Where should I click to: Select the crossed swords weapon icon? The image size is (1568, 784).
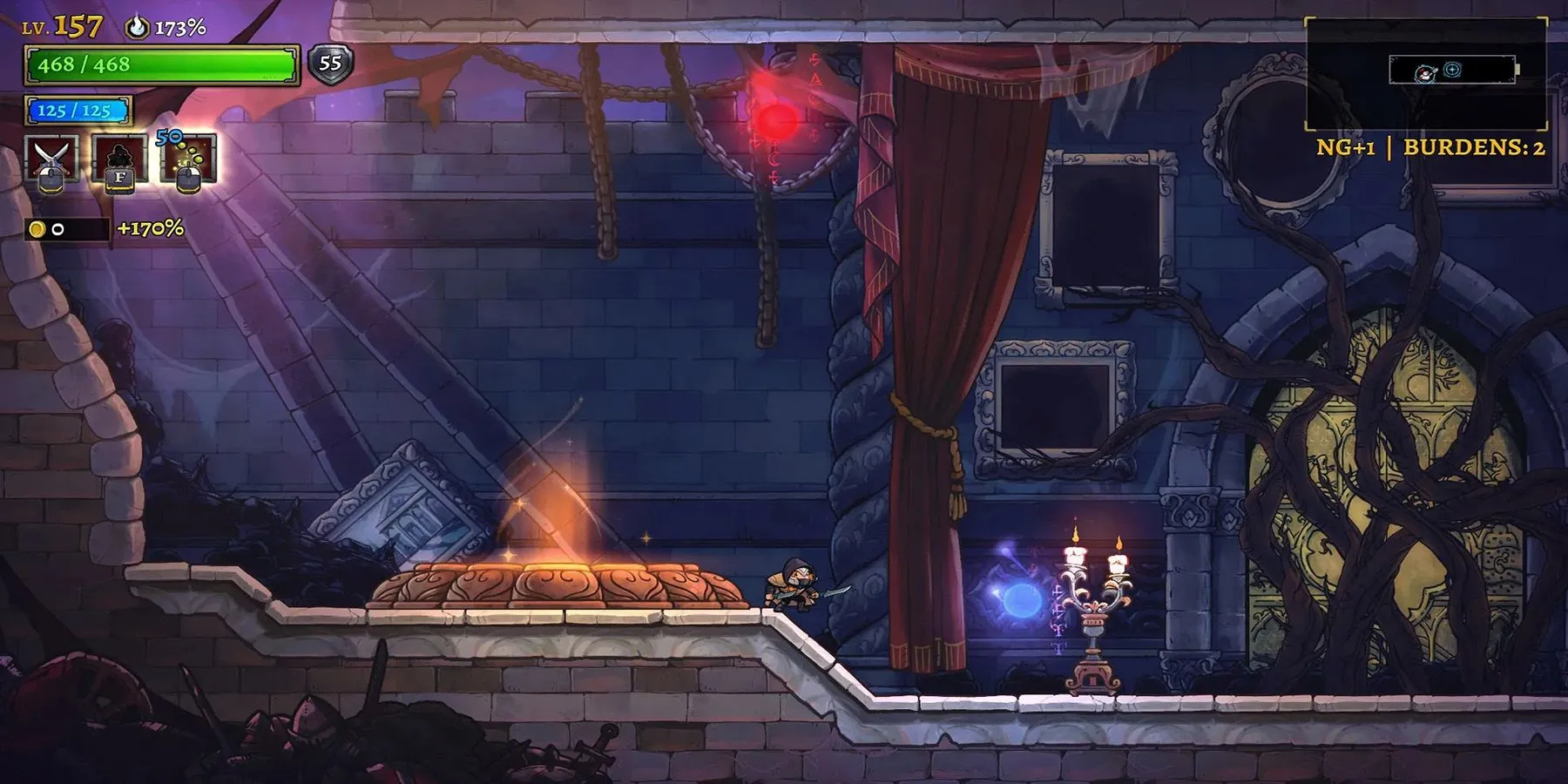tap(51, 159)
